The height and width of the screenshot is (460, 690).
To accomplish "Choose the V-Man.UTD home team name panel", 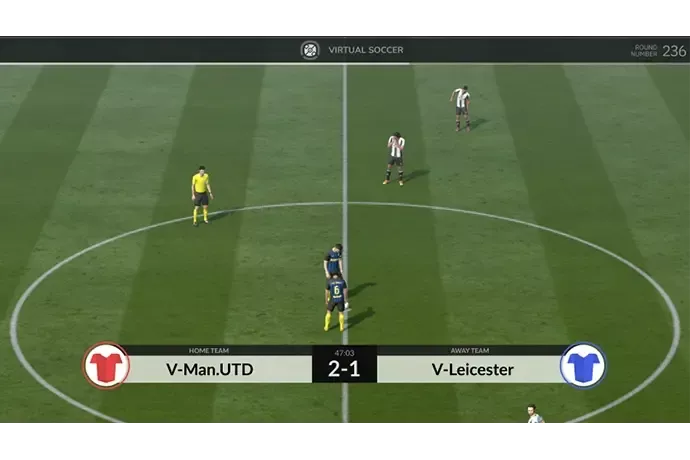I will 210,369.
